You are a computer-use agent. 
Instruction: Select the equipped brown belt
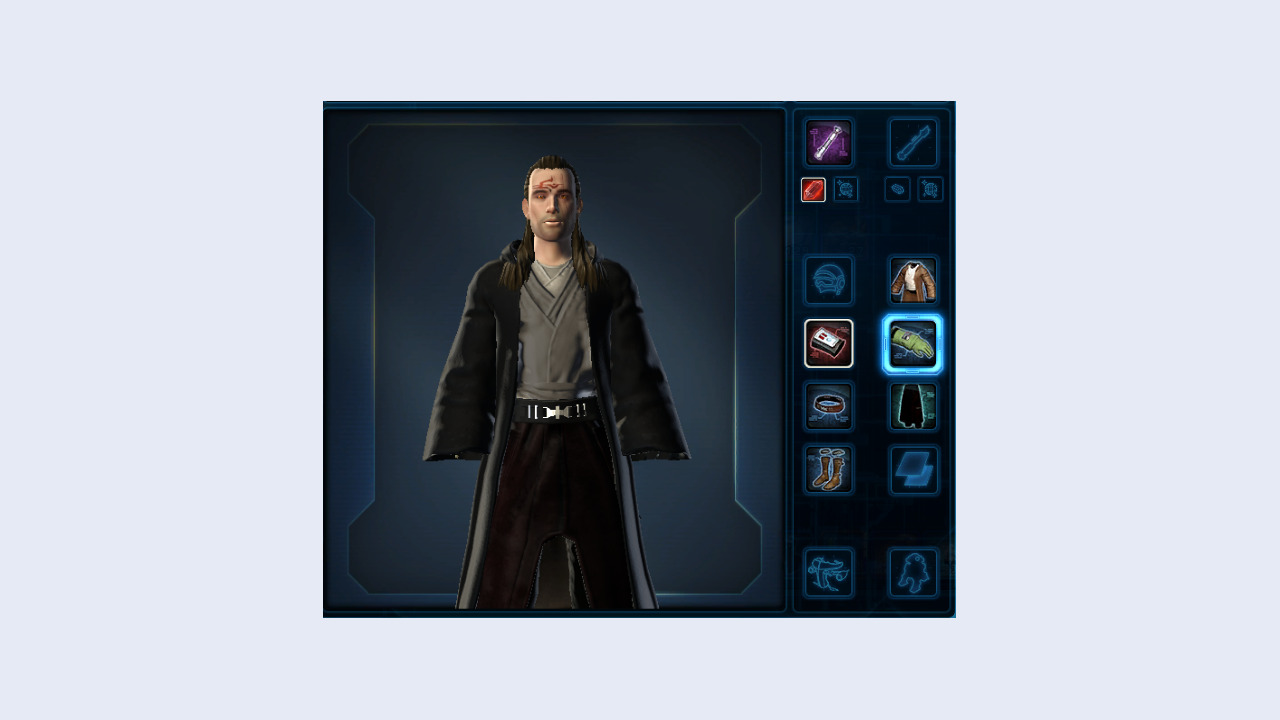(x=829, y=407)
